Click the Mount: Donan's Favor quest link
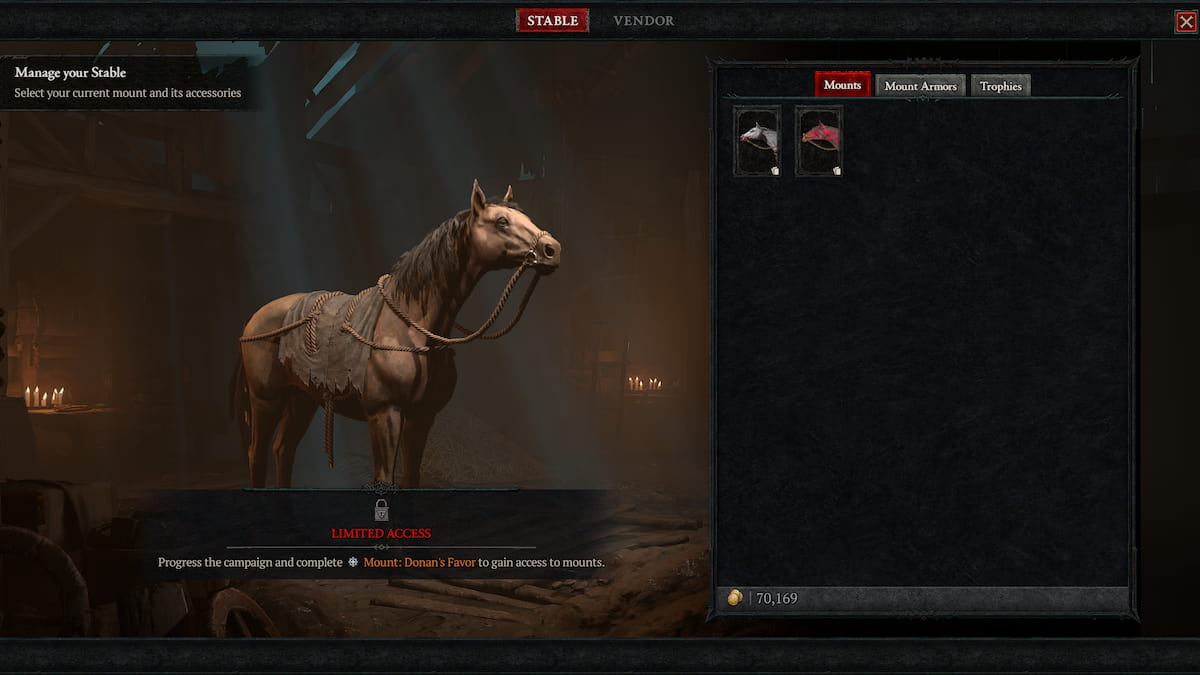 coord(419,563)
